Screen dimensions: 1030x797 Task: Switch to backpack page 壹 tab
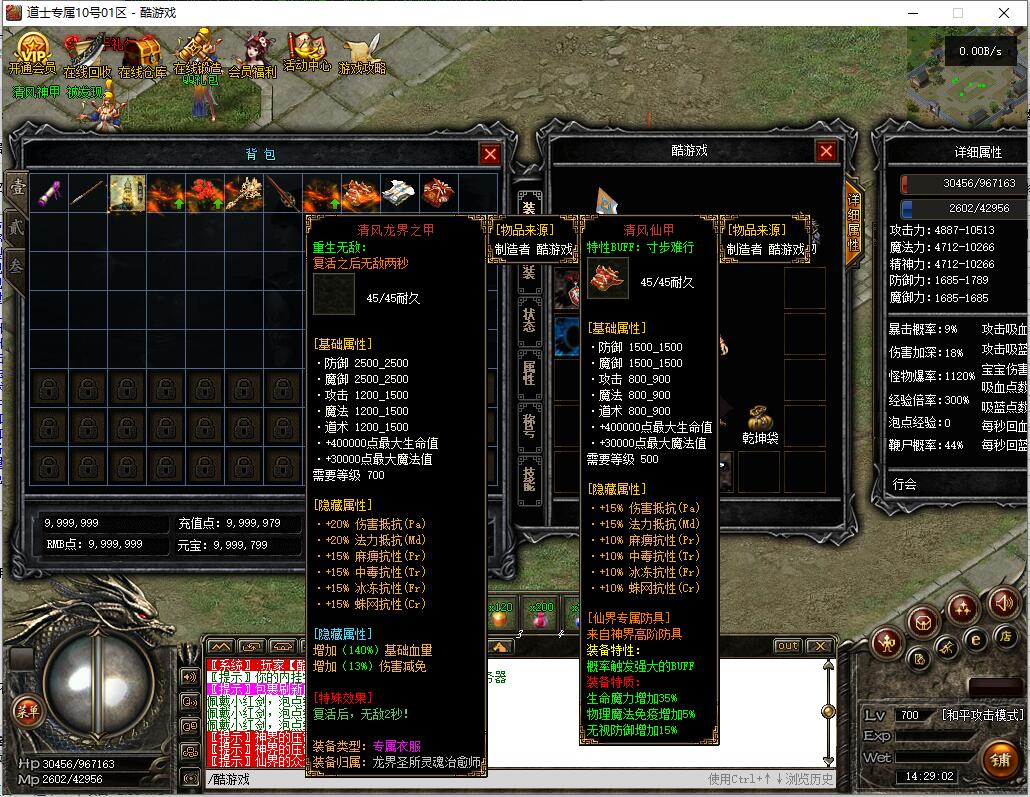click(17, 187)
